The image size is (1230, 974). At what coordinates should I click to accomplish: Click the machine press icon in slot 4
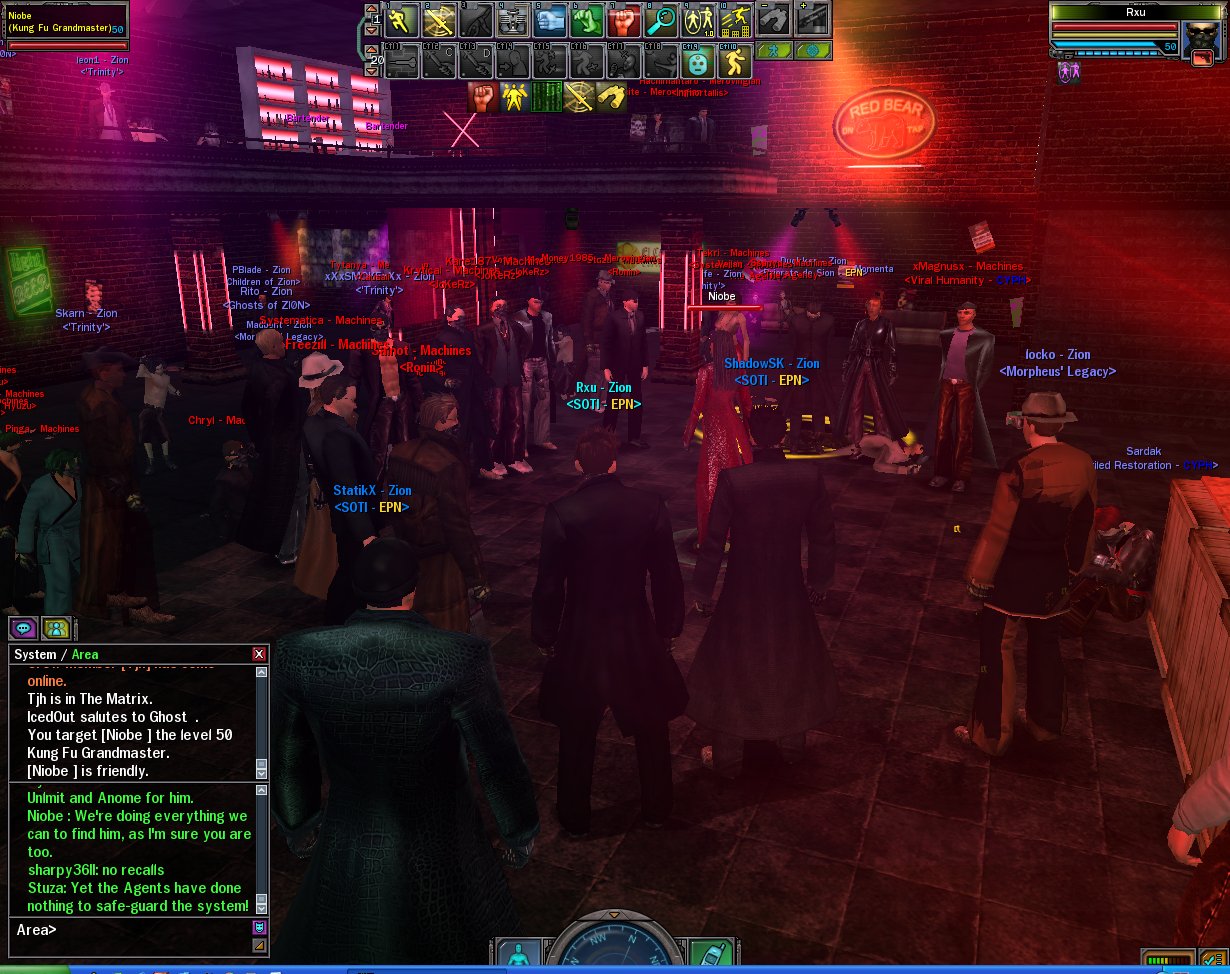pyautogui.click(x=513, y=20)
